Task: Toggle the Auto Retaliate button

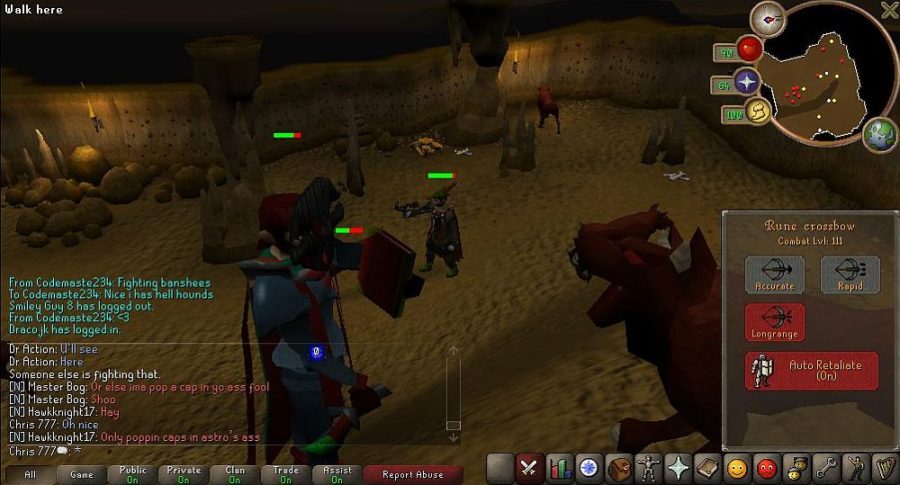Action: tap(811, 370)
